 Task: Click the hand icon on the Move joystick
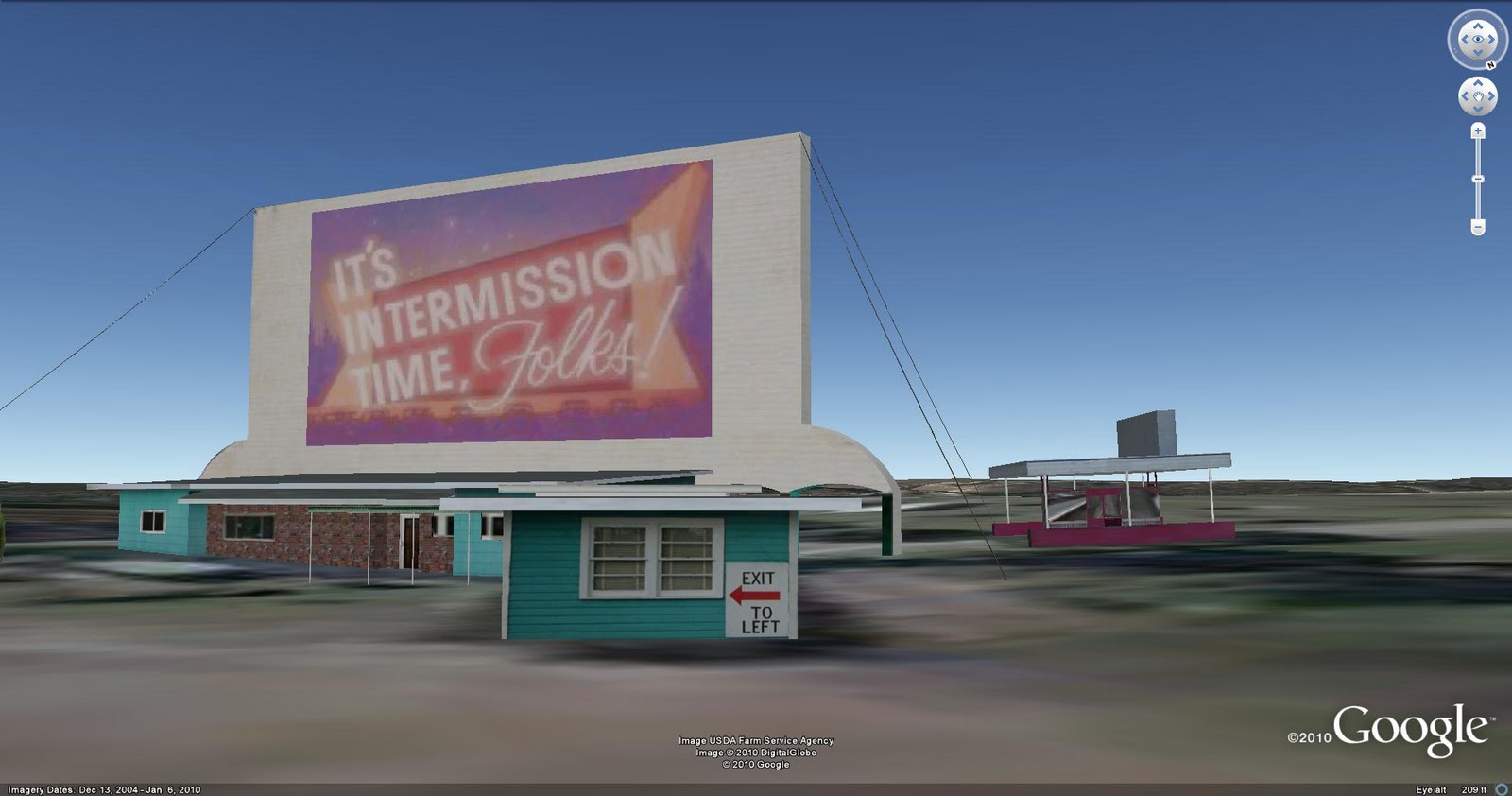click(1478, 96)
